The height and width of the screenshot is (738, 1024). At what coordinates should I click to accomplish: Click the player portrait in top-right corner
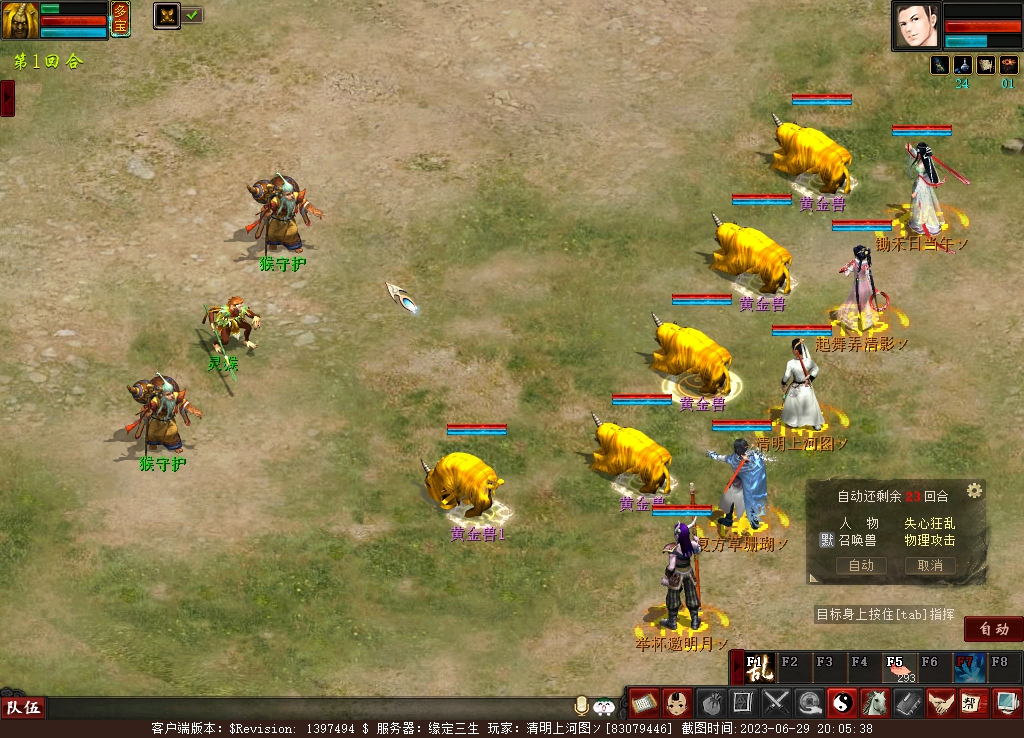[916, 25]
